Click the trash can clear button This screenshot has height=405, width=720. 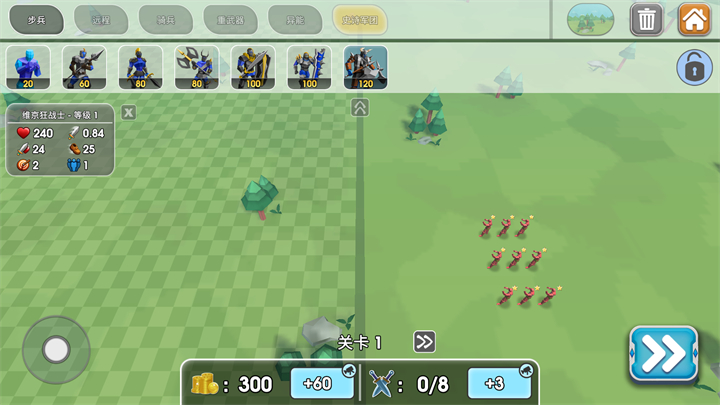click(647, 18)
